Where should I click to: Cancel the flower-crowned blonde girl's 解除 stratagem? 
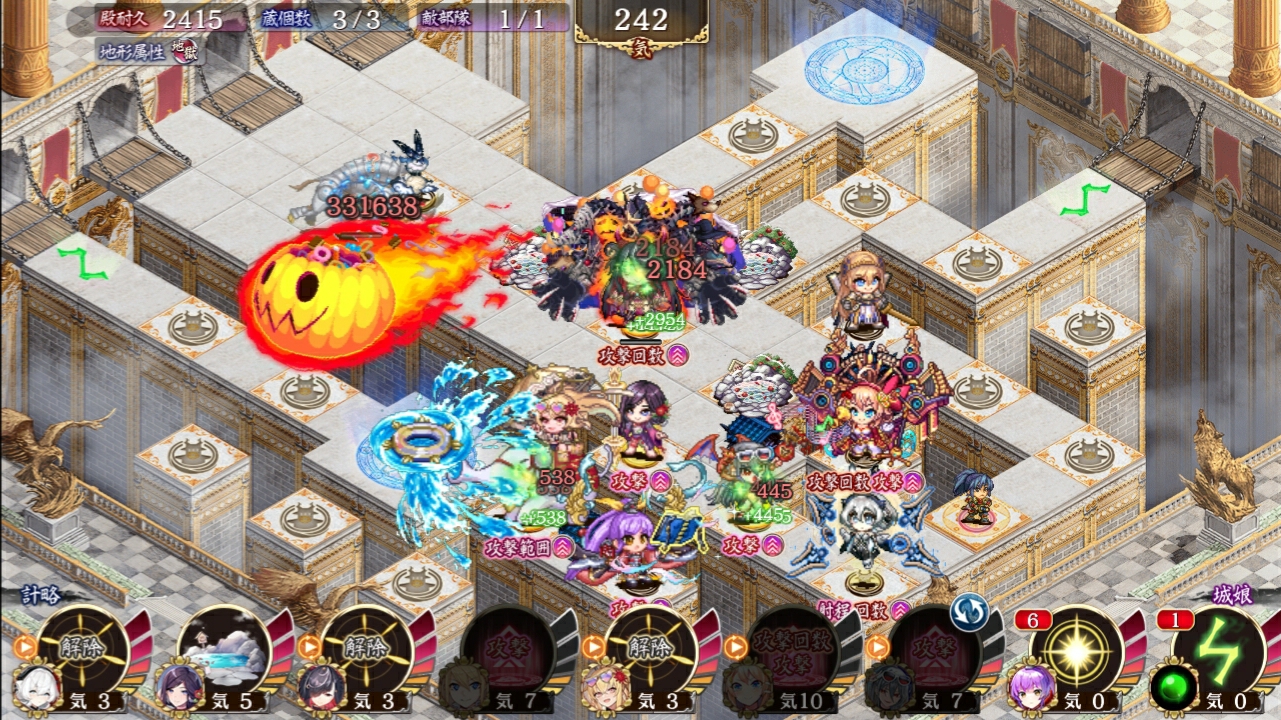650,648
